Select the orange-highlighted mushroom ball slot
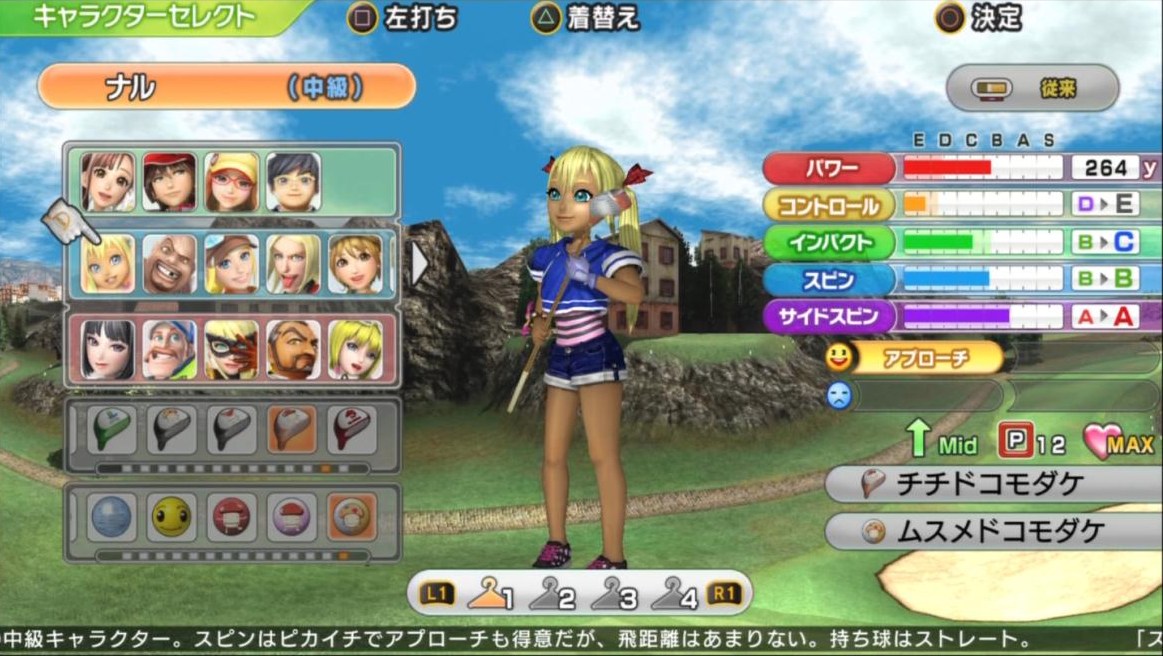The image size is (1163, 656). [x=351, y=517]
